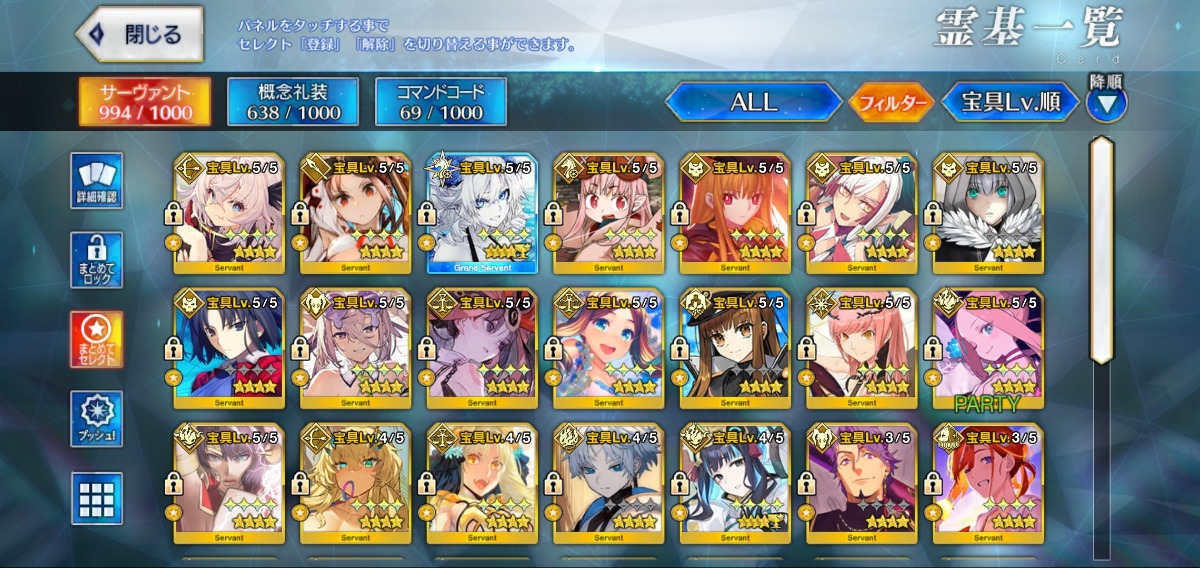Select the Grand Servant card

(x=482, y=213)
